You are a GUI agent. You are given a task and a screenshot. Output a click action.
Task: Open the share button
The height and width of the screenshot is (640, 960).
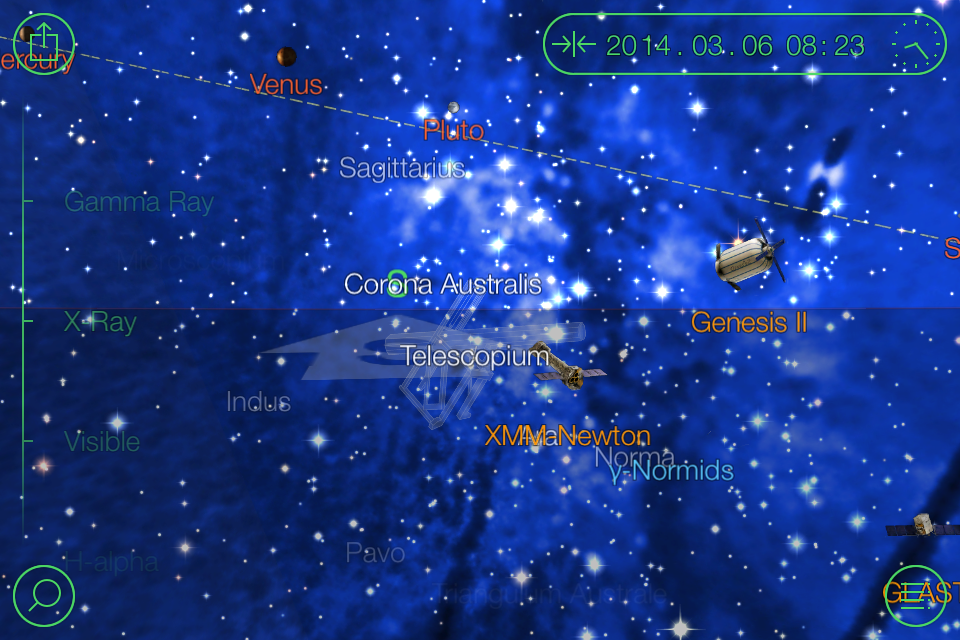[x=44, y=45]
